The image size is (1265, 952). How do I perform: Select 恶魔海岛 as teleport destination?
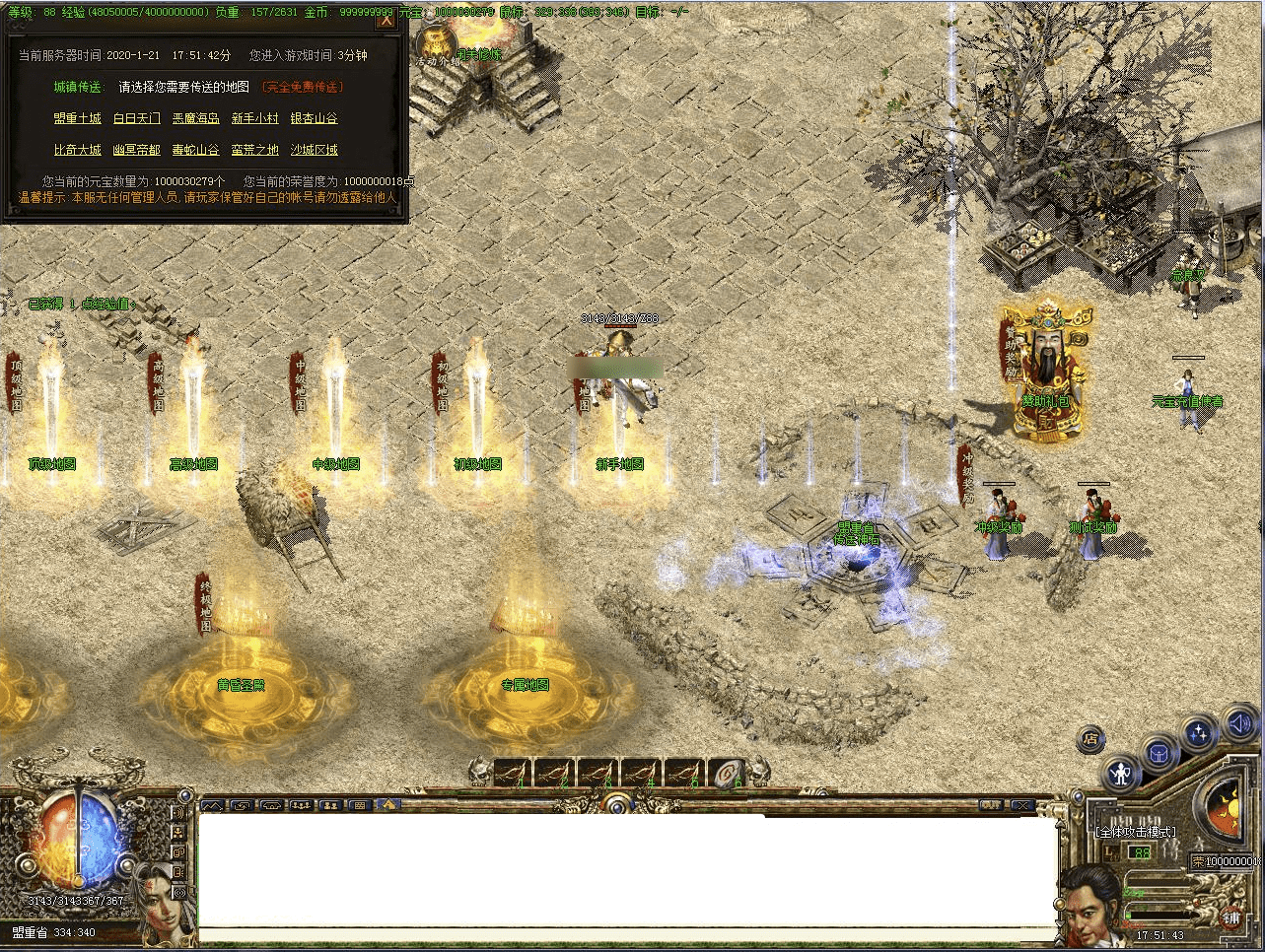click(x=195, y=118)
